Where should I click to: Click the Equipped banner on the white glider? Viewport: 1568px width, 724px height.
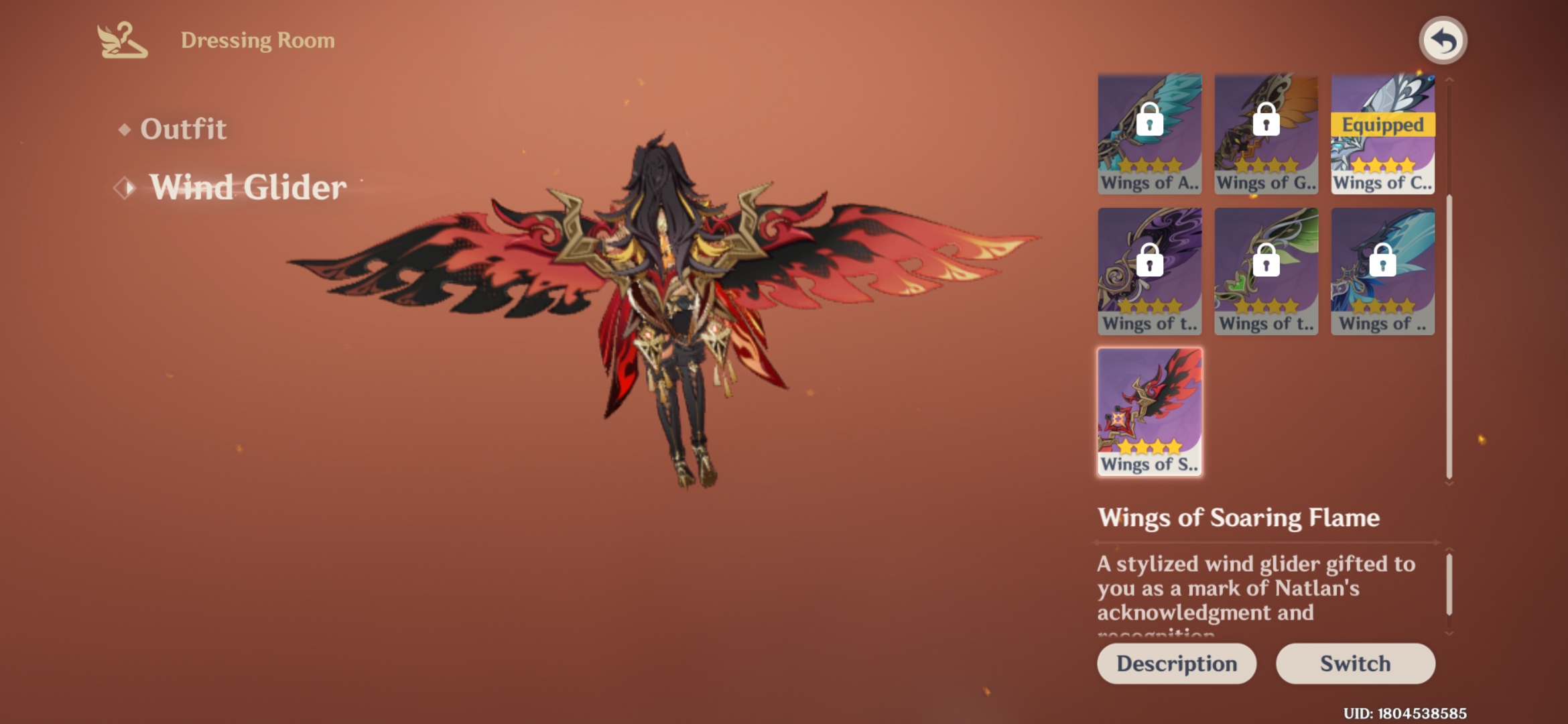coord(1382,125)
